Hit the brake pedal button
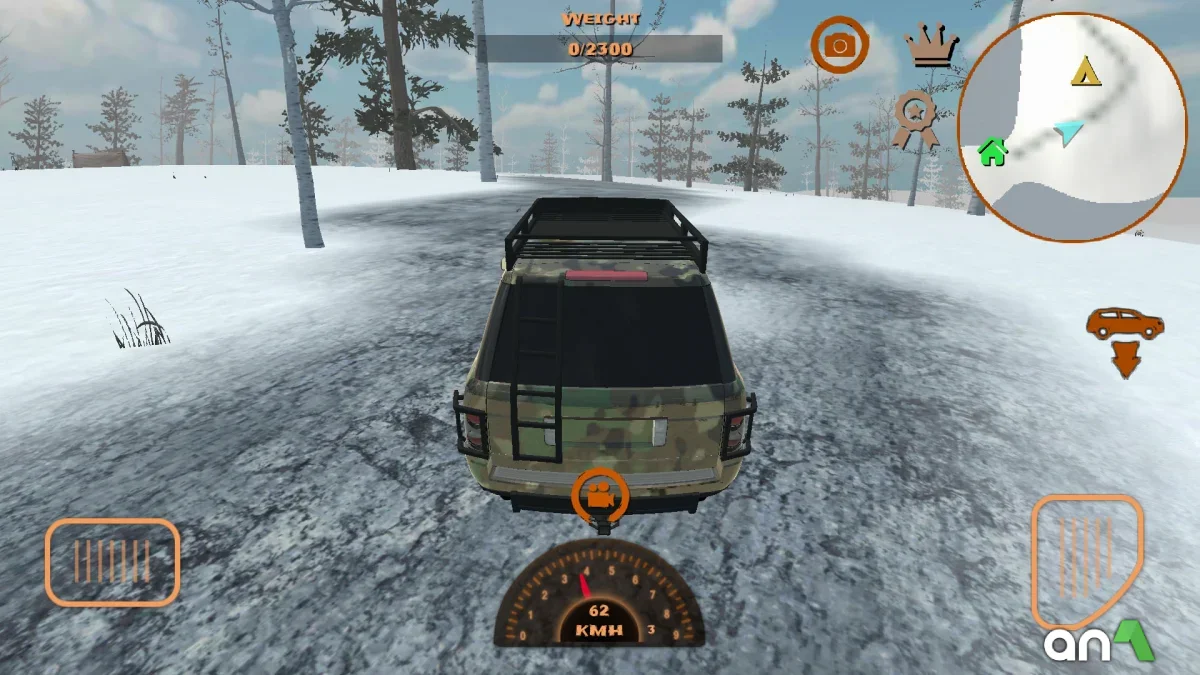Screen dimensions: 1200x675 (112, 562)
